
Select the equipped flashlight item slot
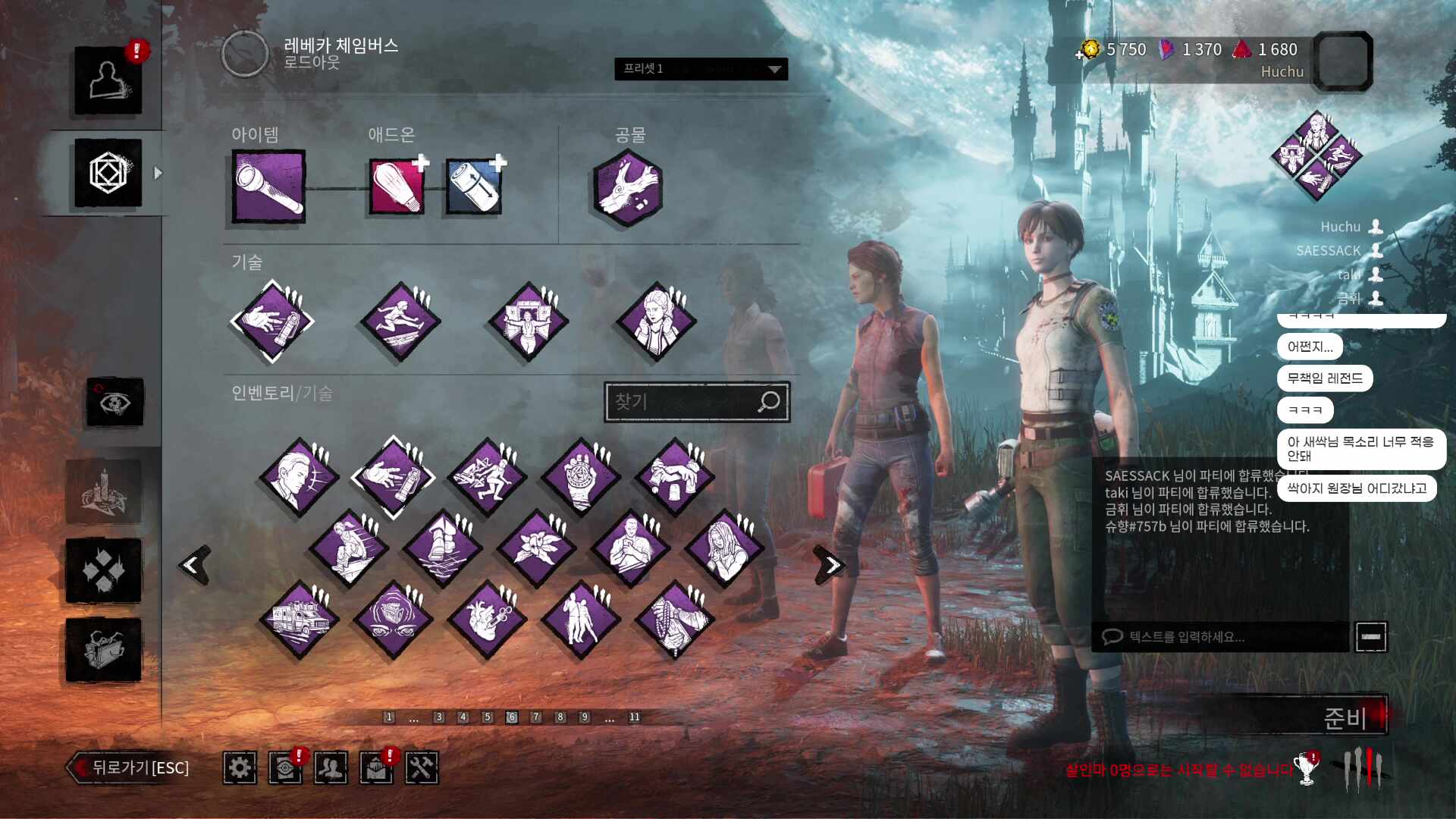click(268, 187)
